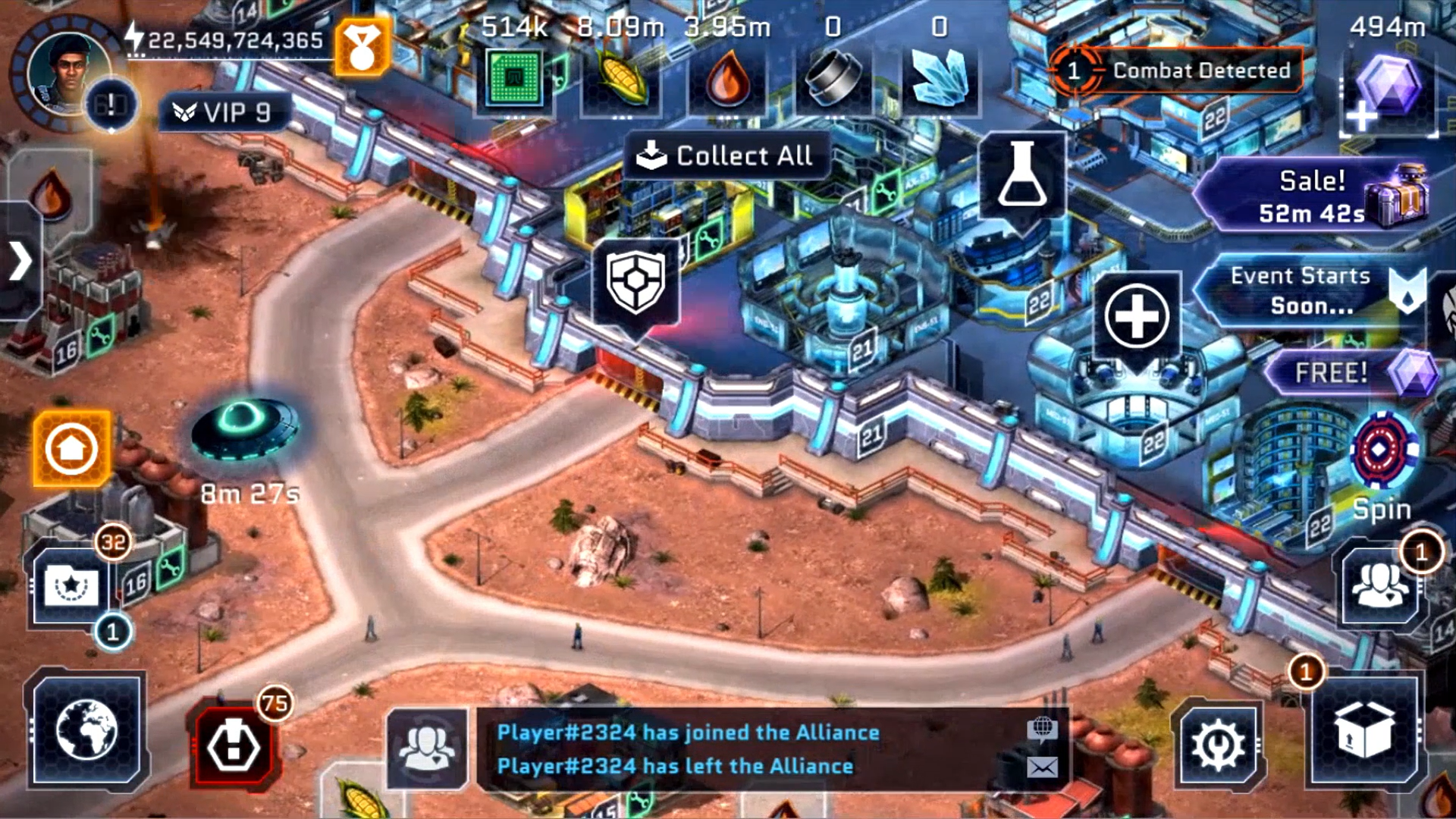The height and width of the screenshot is (819, 1456).
Task: Tap the red hexagon button with 75 badge
Action: (234, 745)
